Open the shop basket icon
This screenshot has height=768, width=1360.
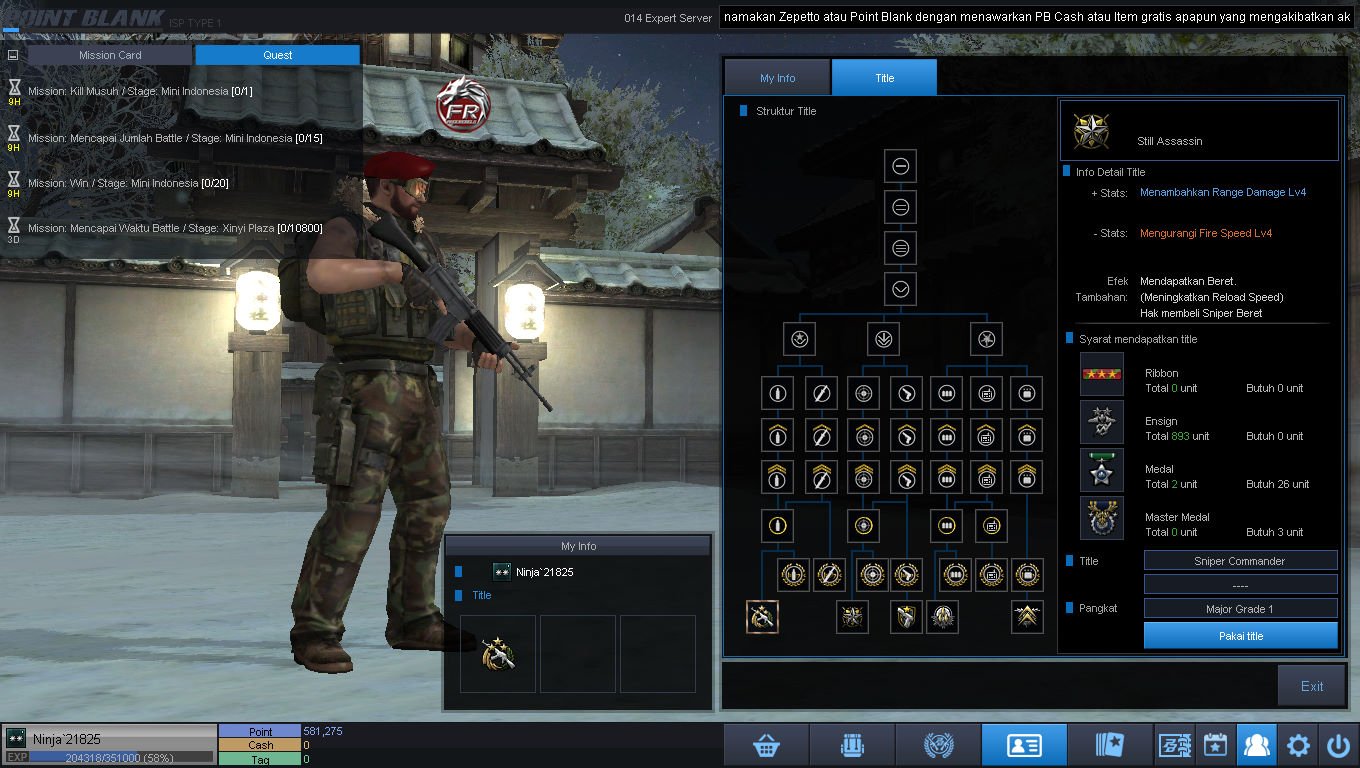coord(766,745)
